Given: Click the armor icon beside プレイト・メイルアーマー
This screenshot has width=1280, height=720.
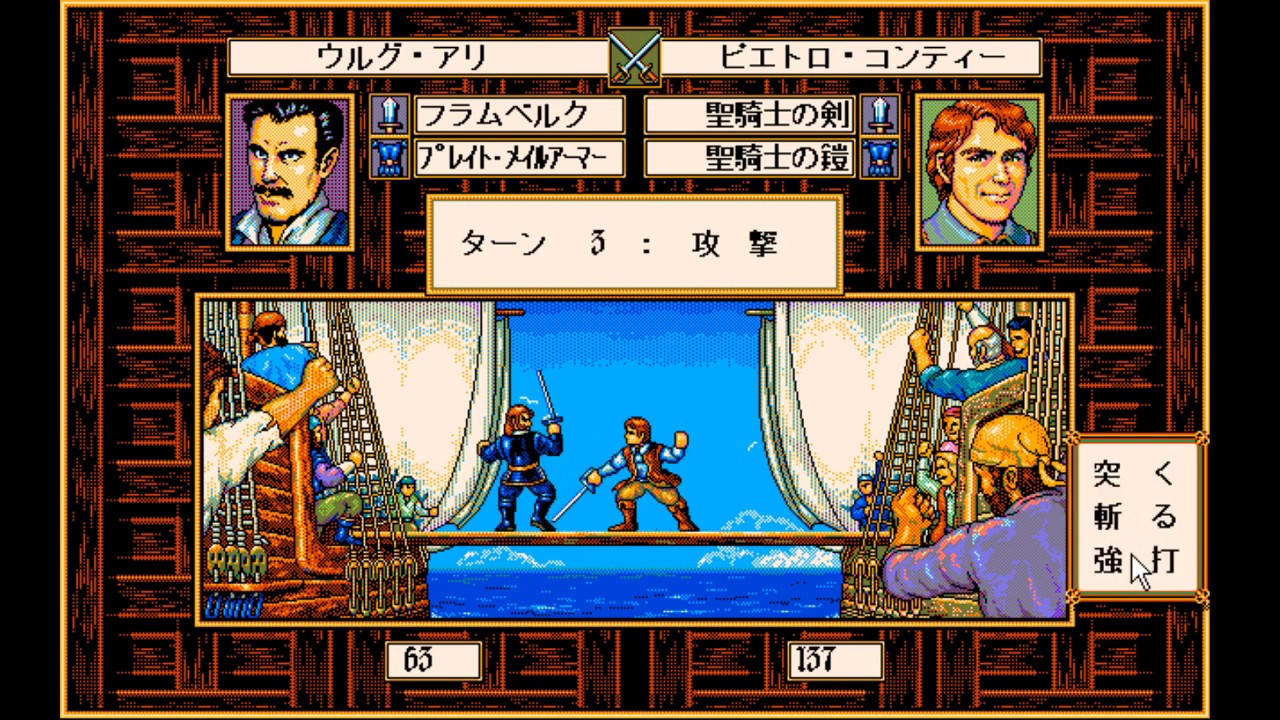Looking at the screenshot, I should tap(389, 158).
